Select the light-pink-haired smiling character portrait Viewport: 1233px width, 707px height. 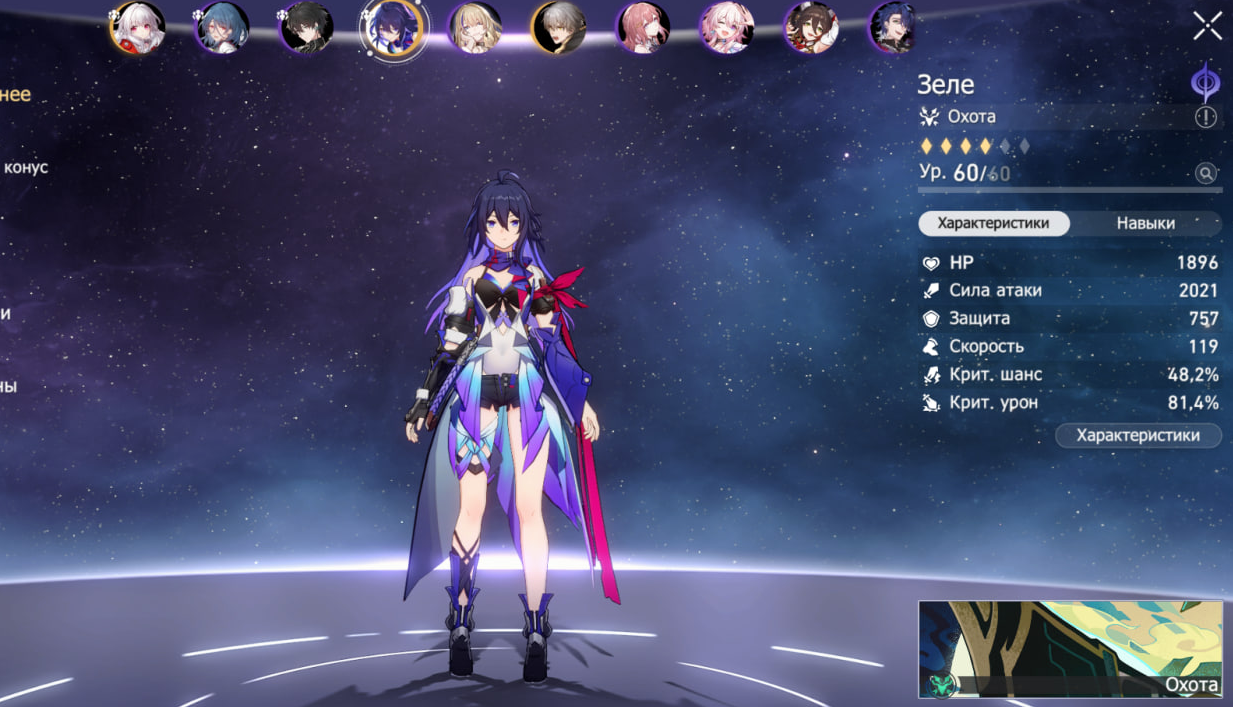tap(727, 28)
